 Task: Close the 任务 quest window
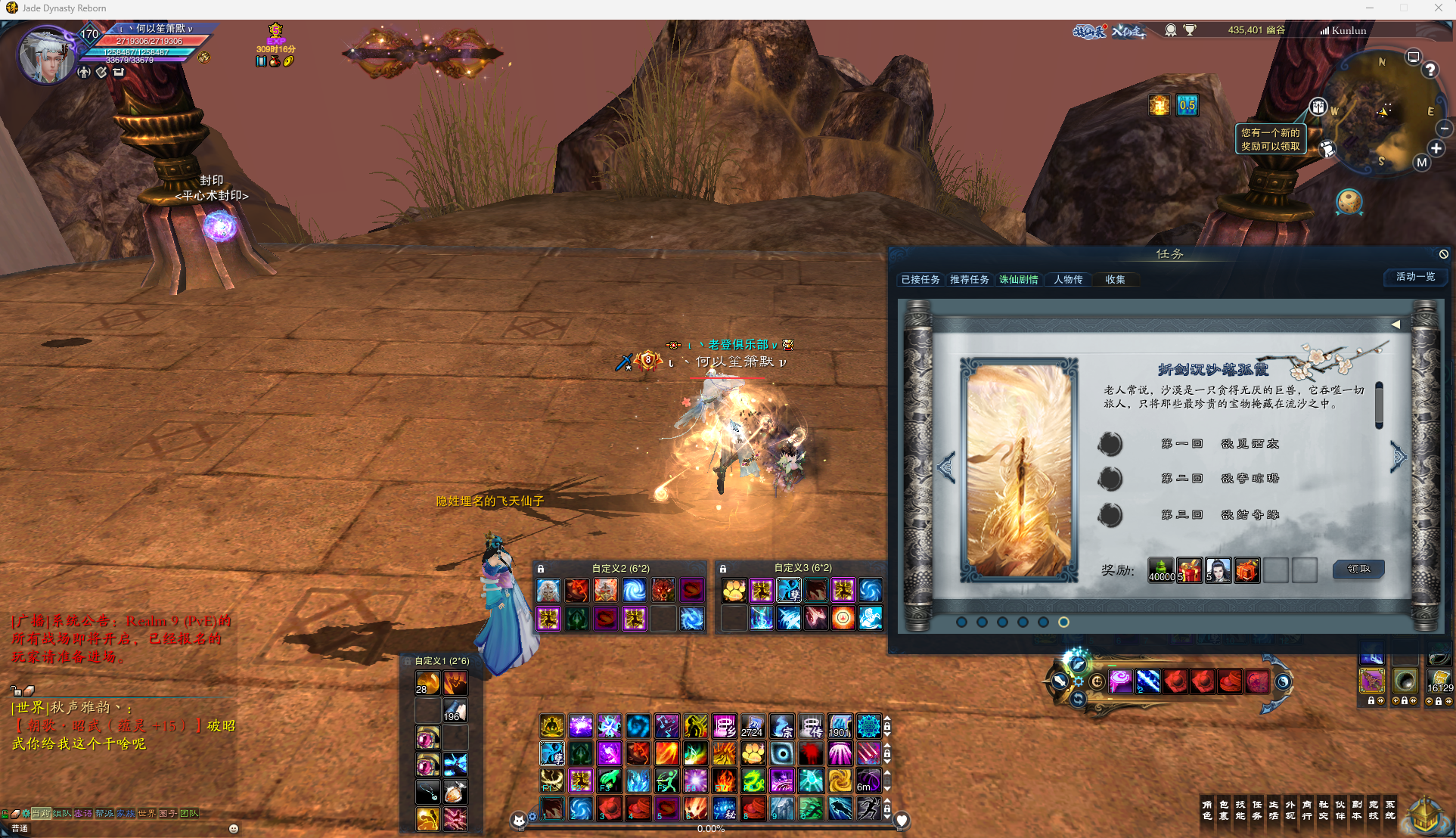click(x=1443, y=254)
